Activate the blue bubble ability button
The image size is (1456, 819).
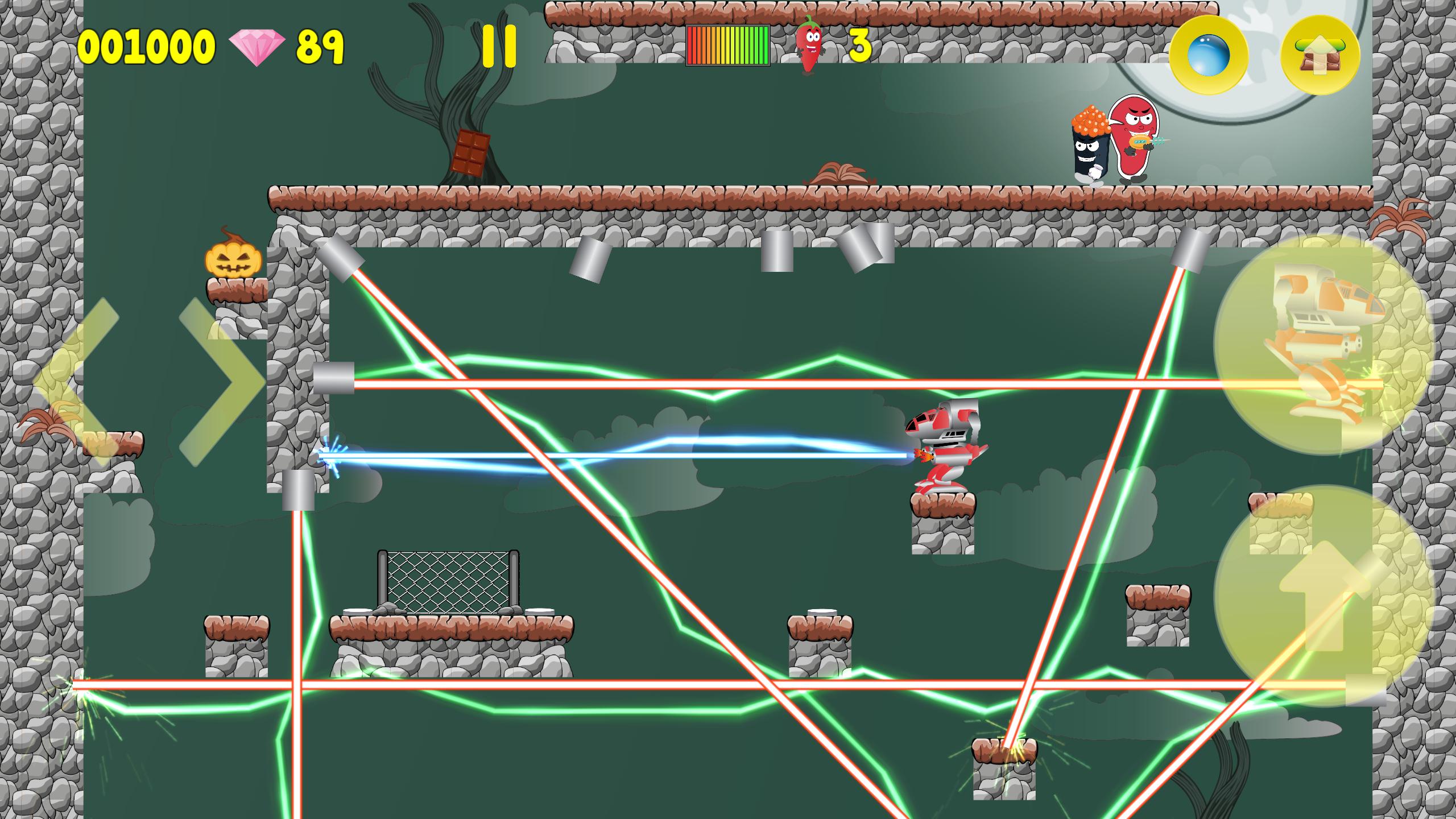pos(1209,55)
